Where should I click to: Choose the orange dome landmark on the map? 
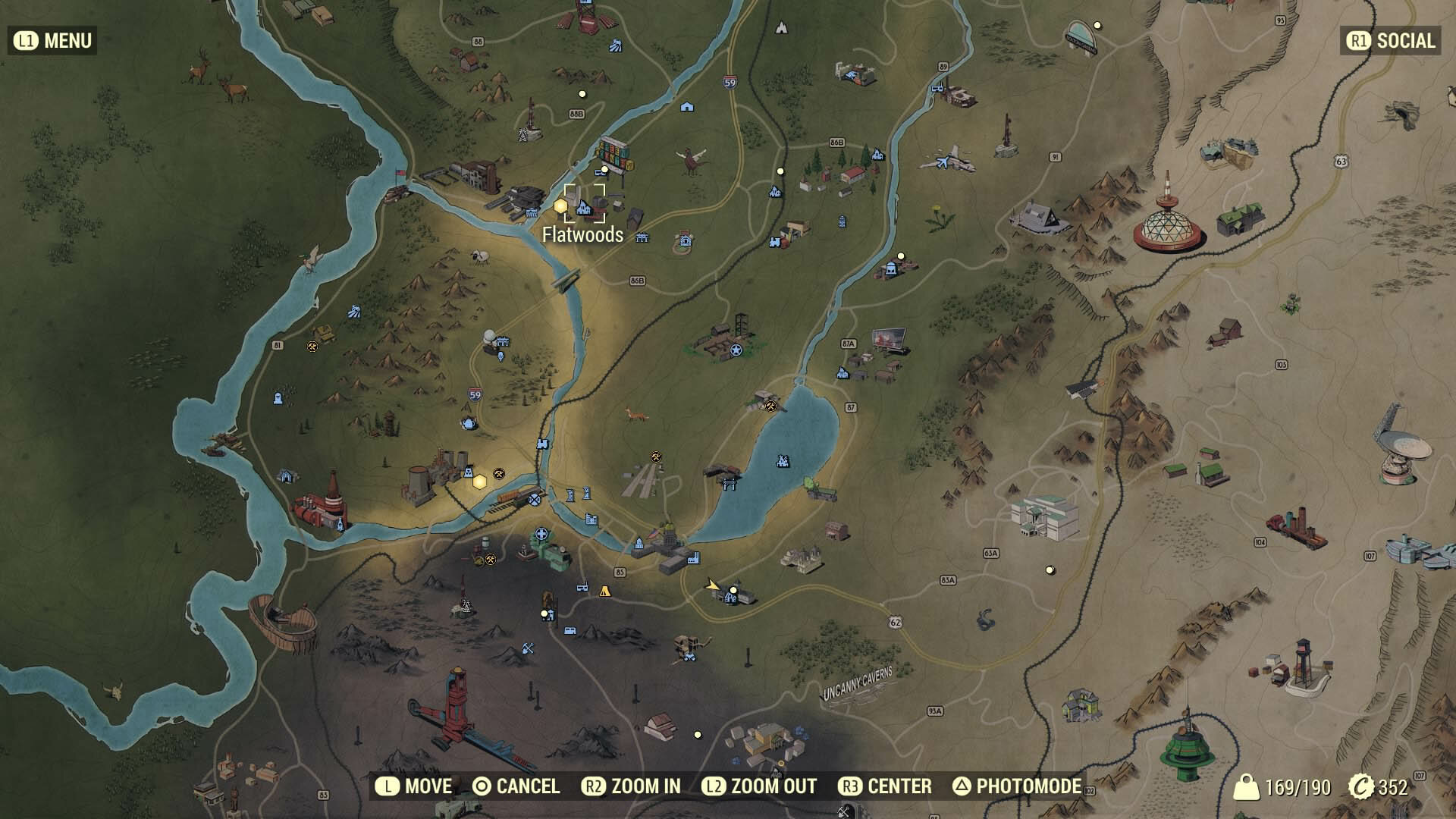click(x=1168, y=227)
